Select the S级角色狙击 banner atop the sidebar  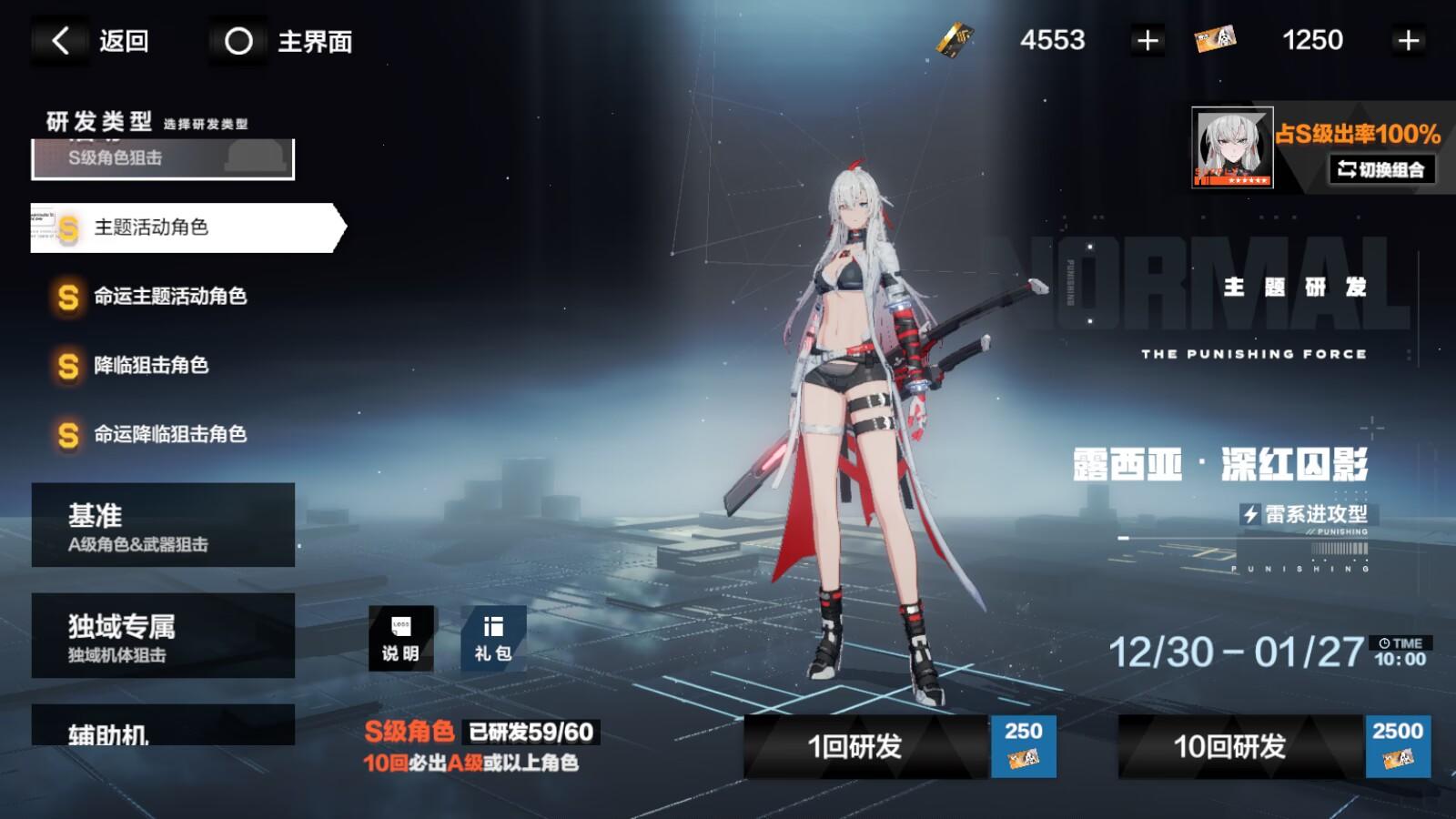[164, 159]
